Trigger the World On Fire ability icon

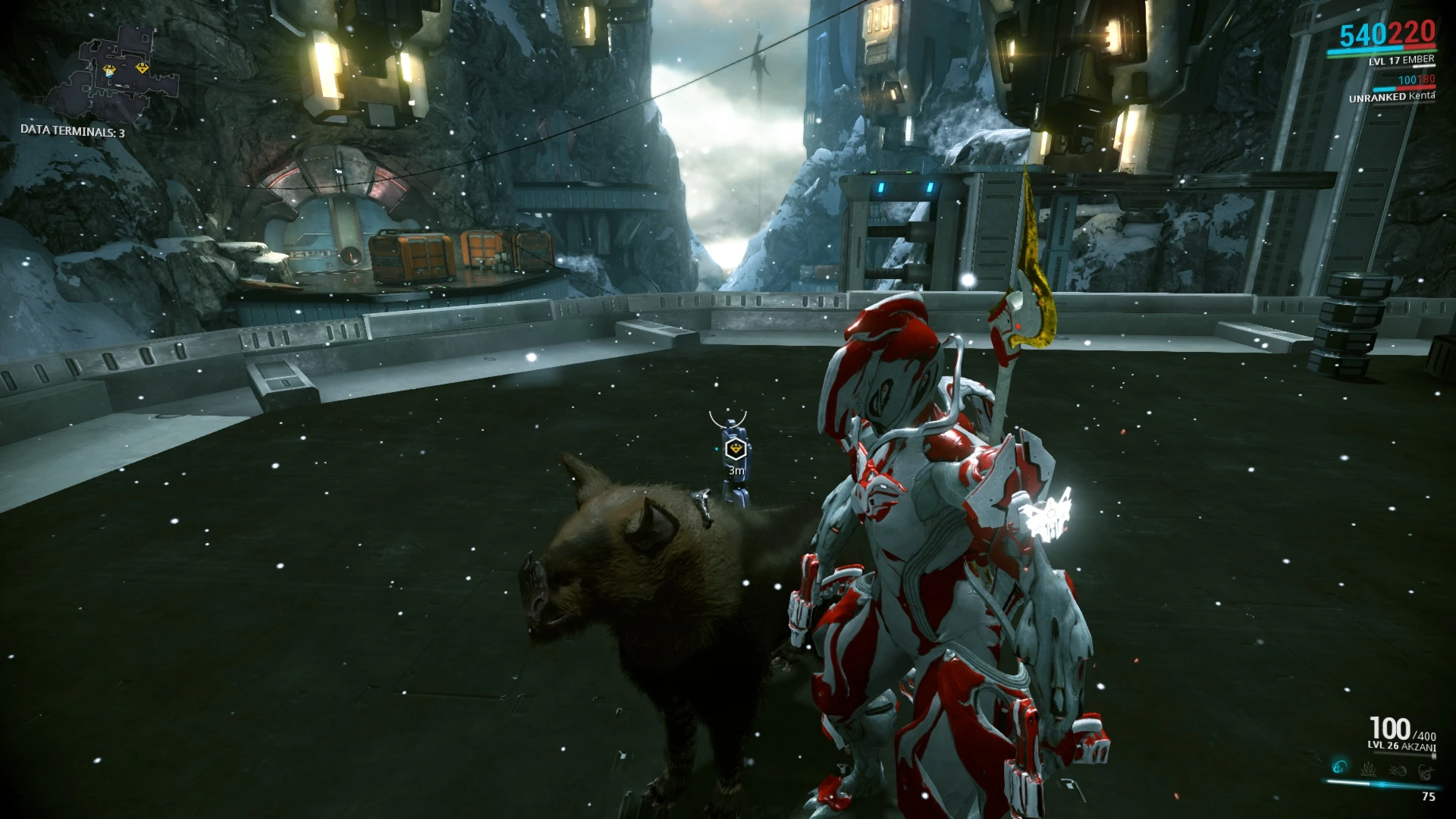tap(1426, 772)
